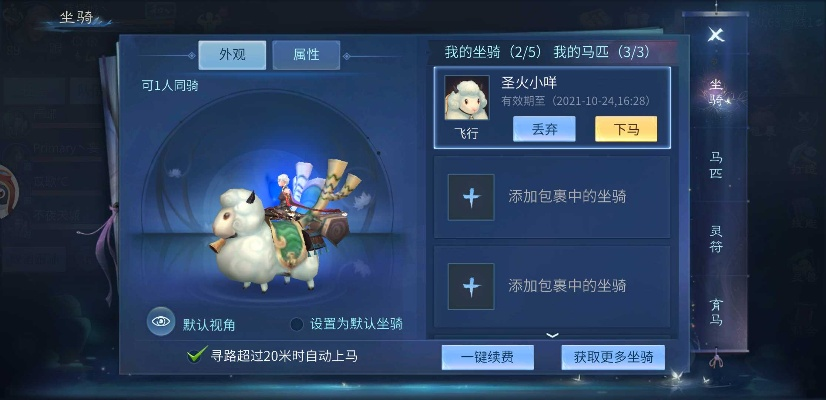The width and height of the screenshot is (826, 400).
Task: Toggle 寻路超过20米时自动上马 auto-mount checkbox
Action: pyautogui.click(x=197, y=355)
